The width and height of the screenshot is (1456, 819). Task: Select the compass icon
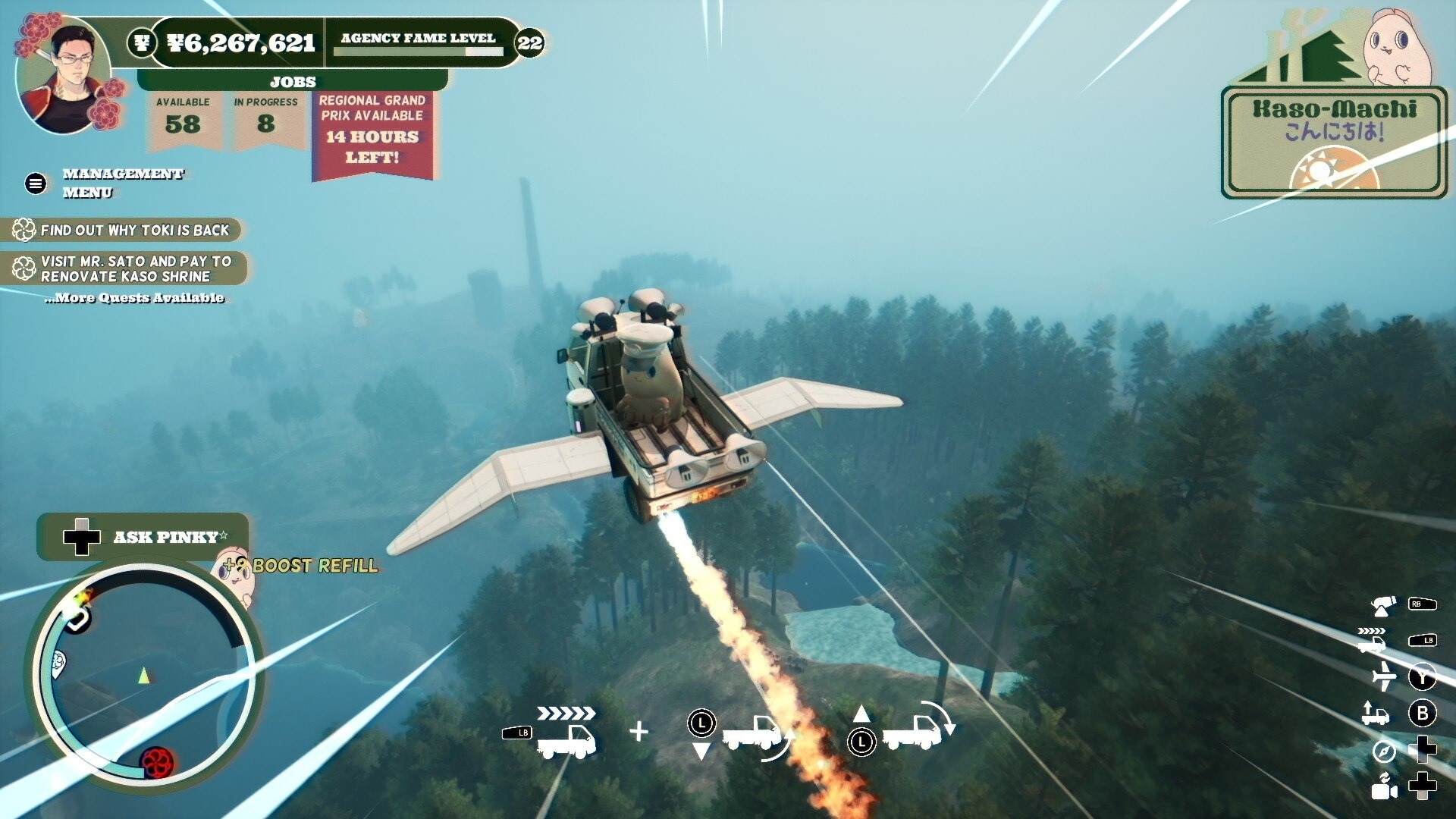1384,751
